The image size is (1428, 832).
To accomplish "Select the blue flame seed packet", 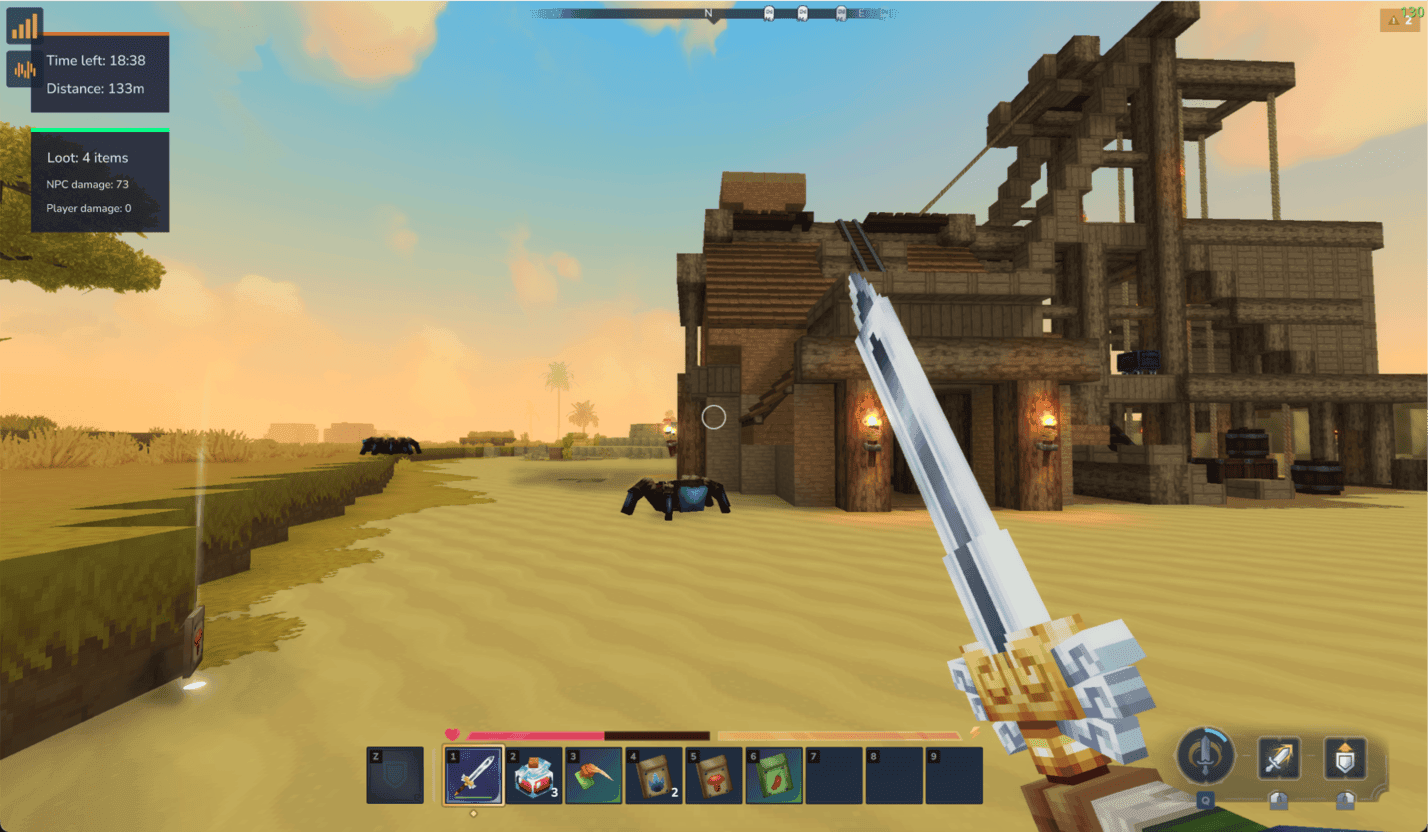I will coord(653,775).
